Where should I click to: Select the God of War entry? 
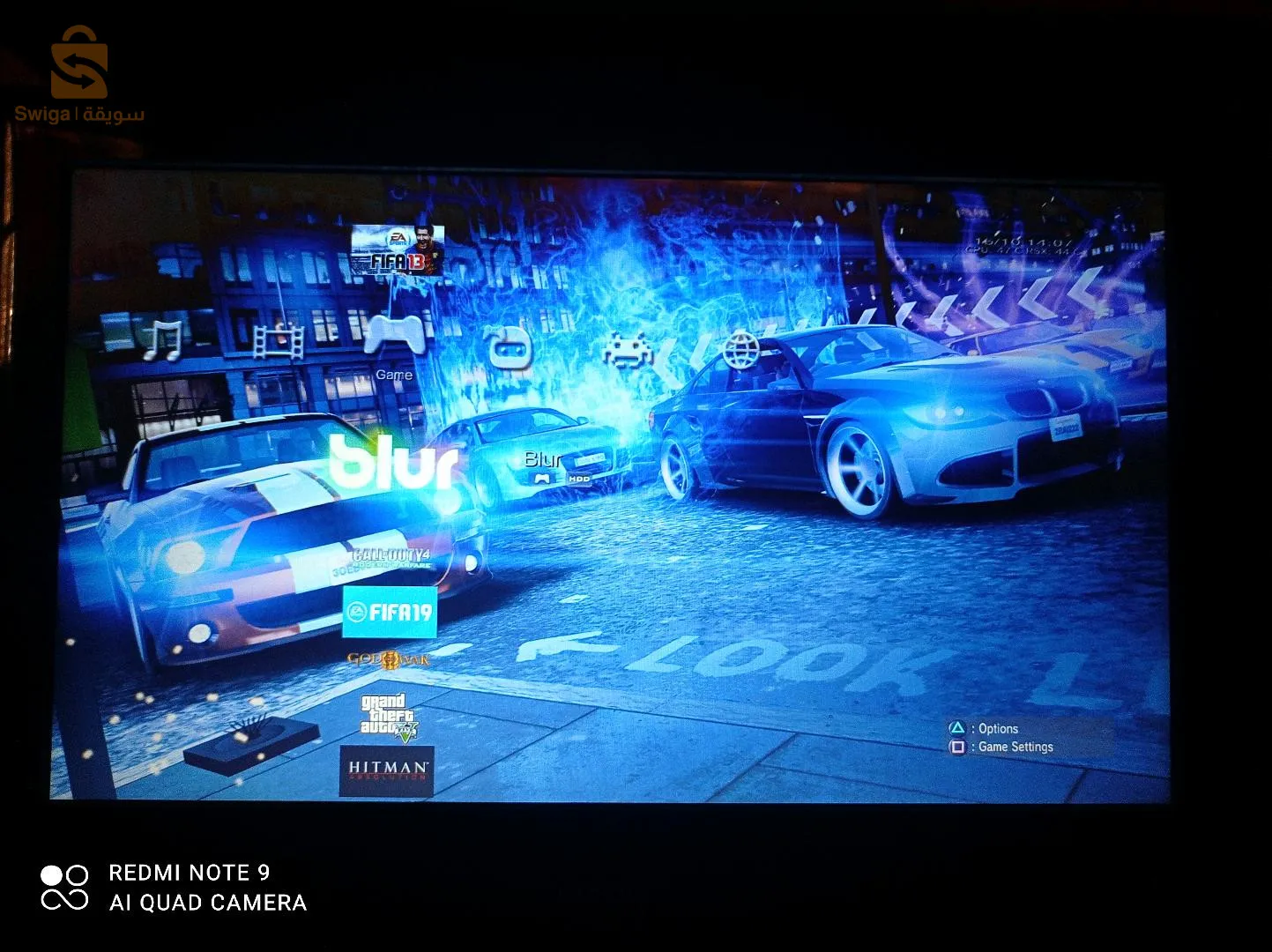tap(388, 659)
